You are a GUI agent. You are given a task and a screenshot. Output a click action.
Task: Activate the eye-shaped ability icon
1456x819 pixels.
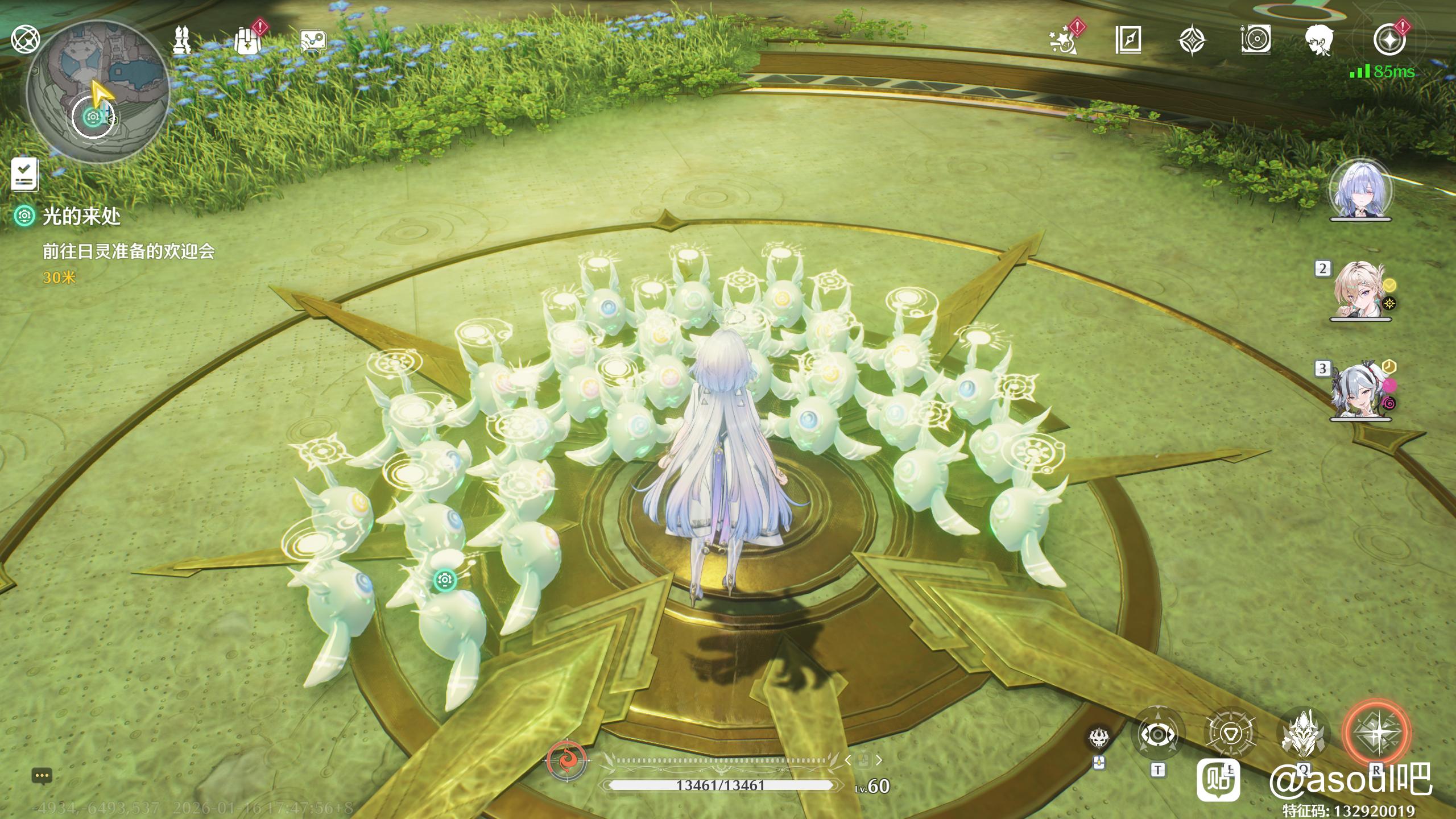[1158, 735]
